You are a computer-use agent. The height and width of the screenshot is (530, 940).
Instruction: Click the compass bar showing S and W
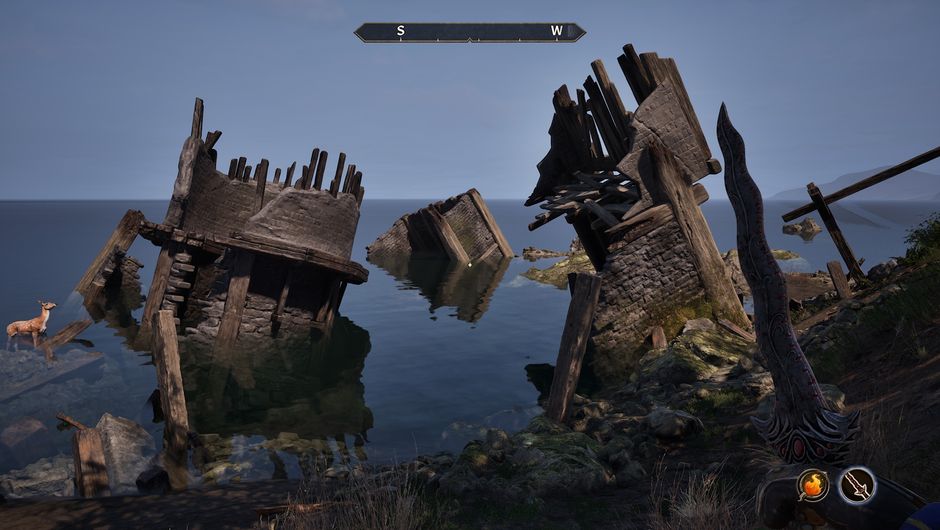coord(470,32)
